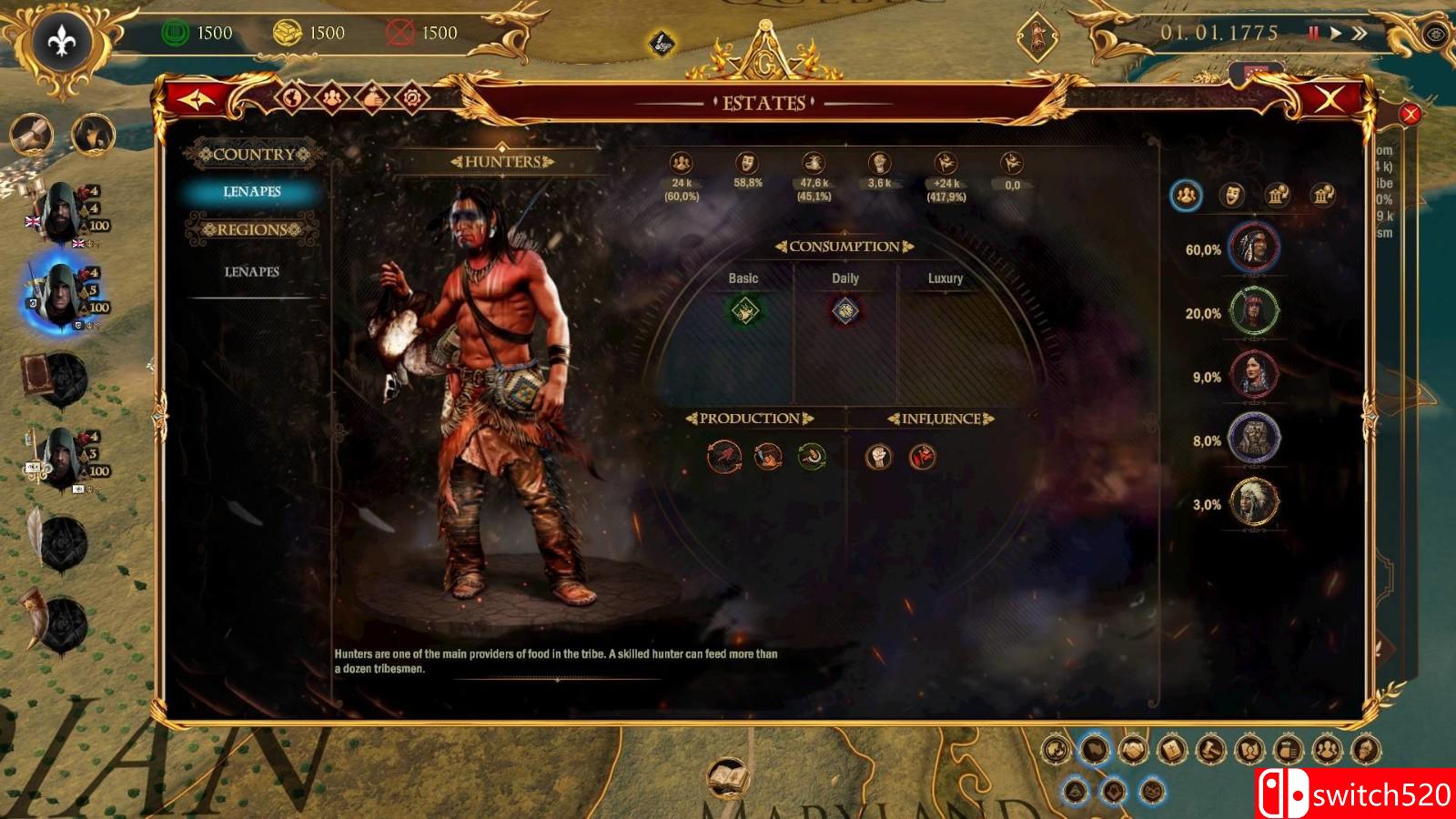Fast-forward game speed with the double arrows
The height and width of the screenshot is (819, 1456).
click(1360, 34)
